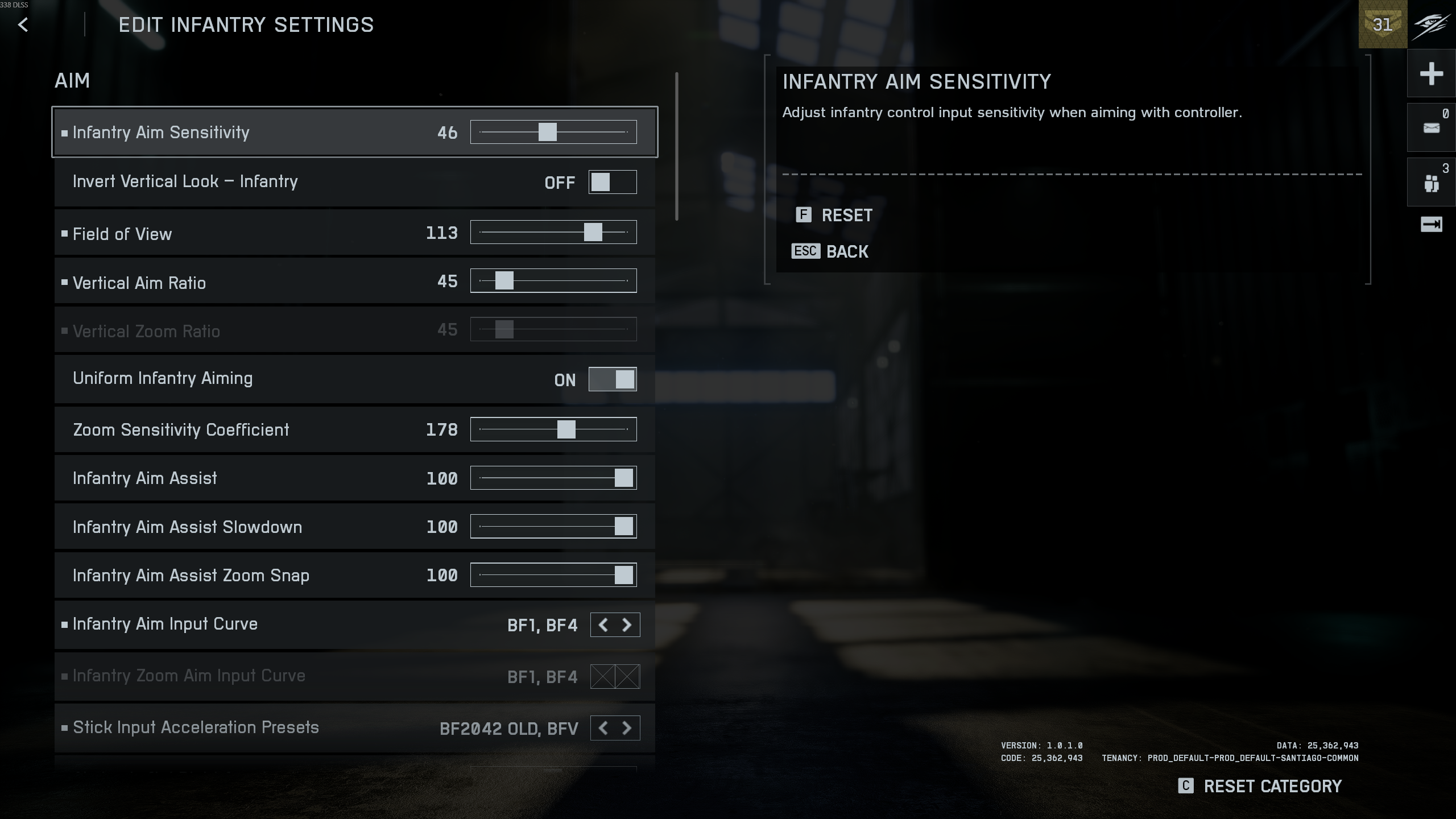Change the Field of View slider
Image resolution: width=1456 pixels, height=819 pixels.
click(x=593, y=233)
